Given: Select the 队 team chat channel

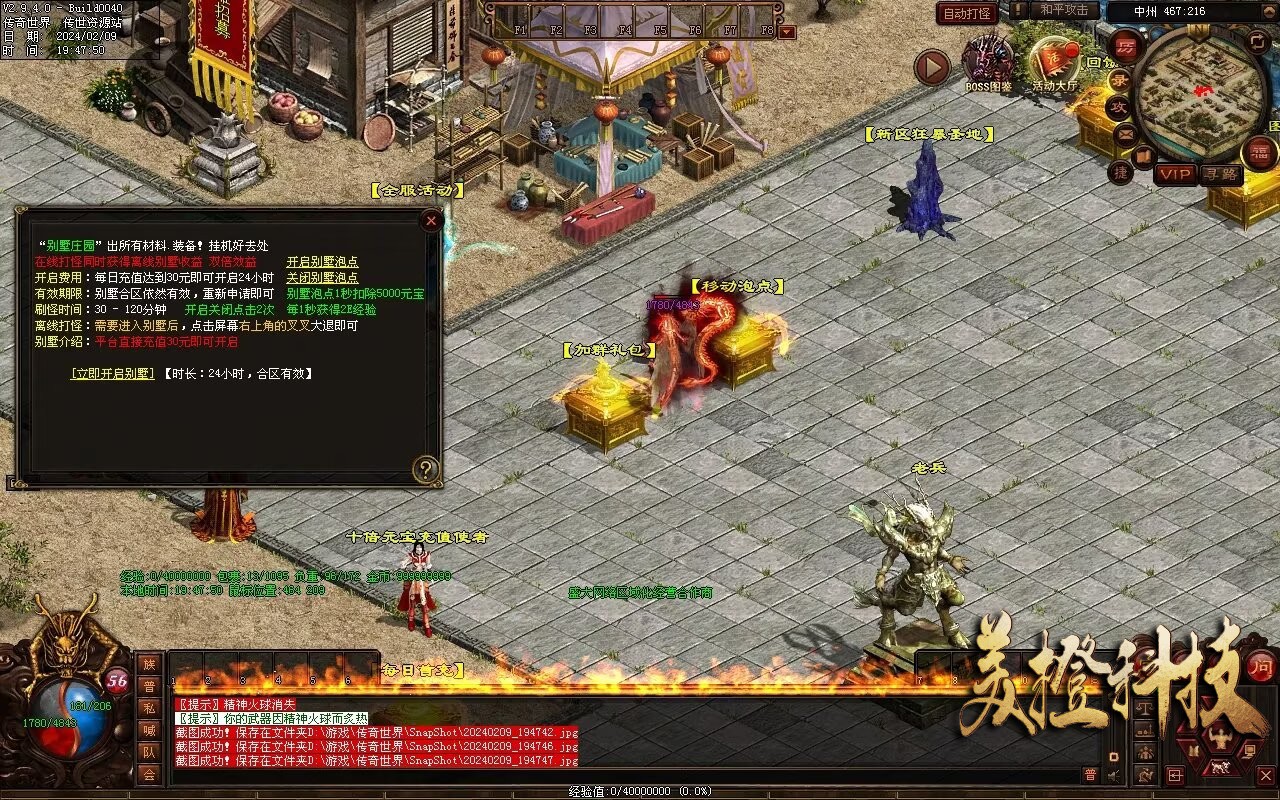Looking at the screenshot, I should pos(149,752).
